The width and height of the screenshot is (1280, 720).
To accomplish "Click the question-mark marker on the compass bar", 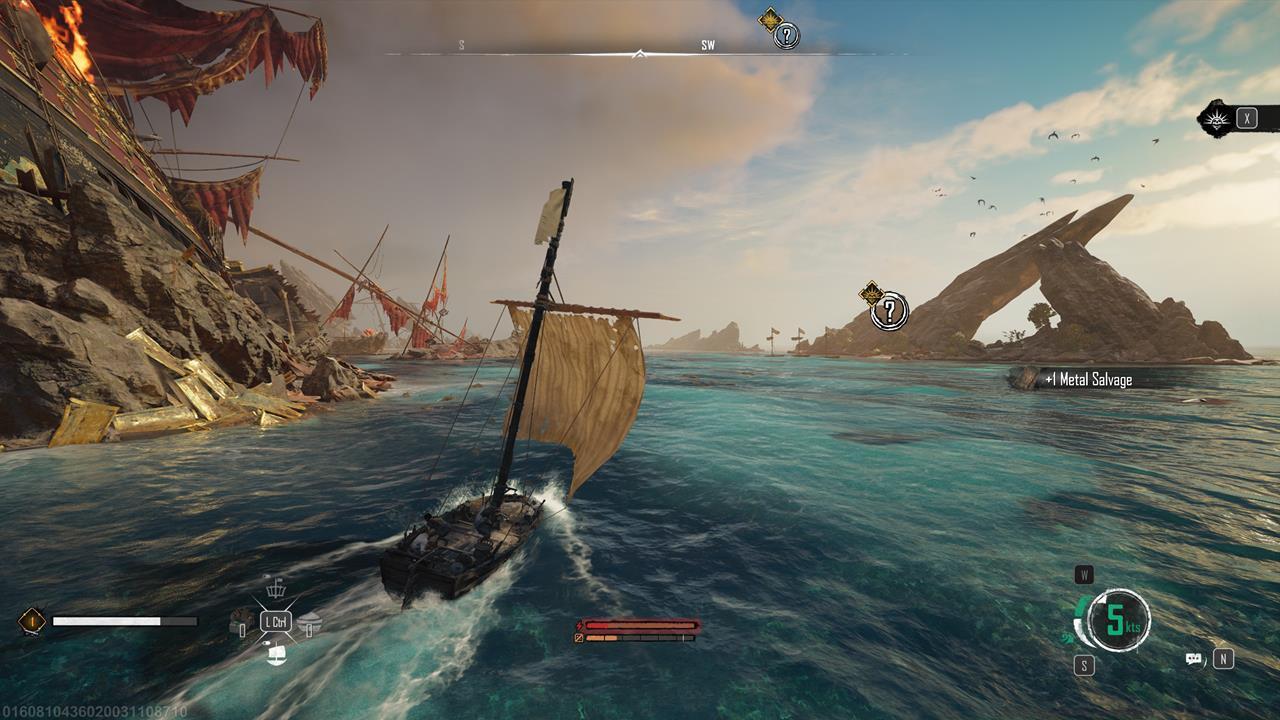I will pos(787,37).
